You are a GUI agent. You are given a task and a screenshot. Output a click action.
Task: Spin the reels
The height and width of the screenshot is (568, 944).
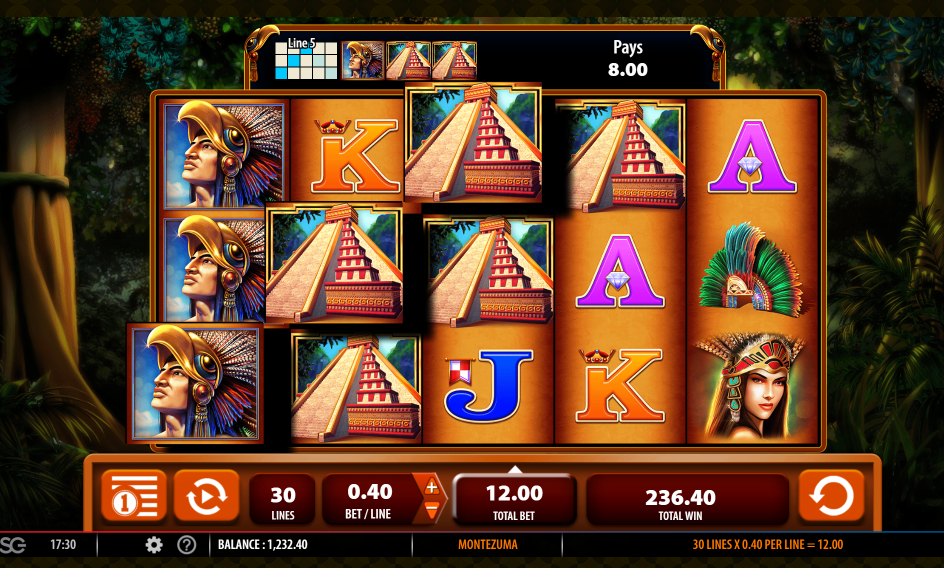(831, 496)
